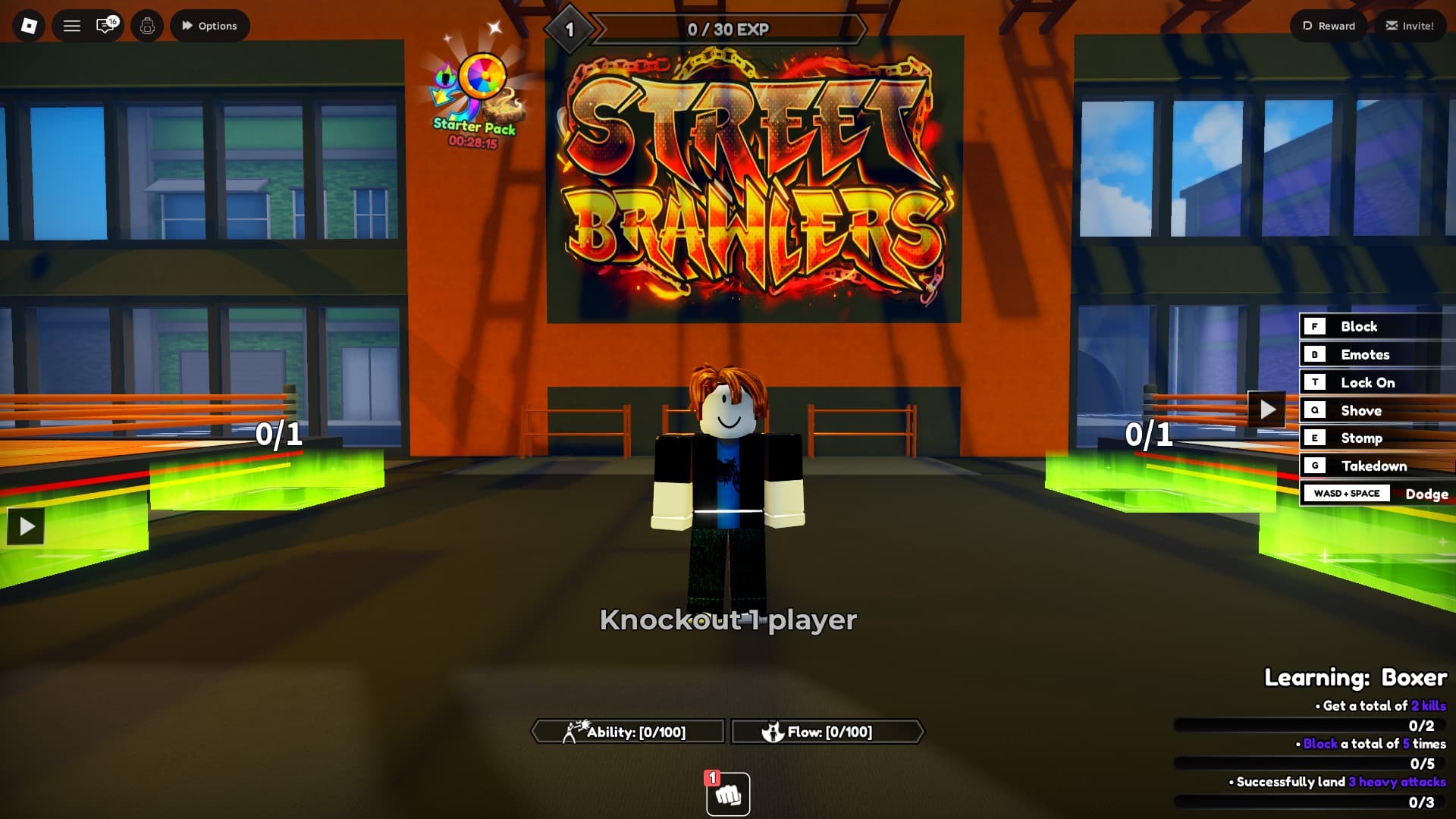Select the Takedown entry in keybind panel
The width and height of the screenshot is (1456, 819).
(1374, 466)
